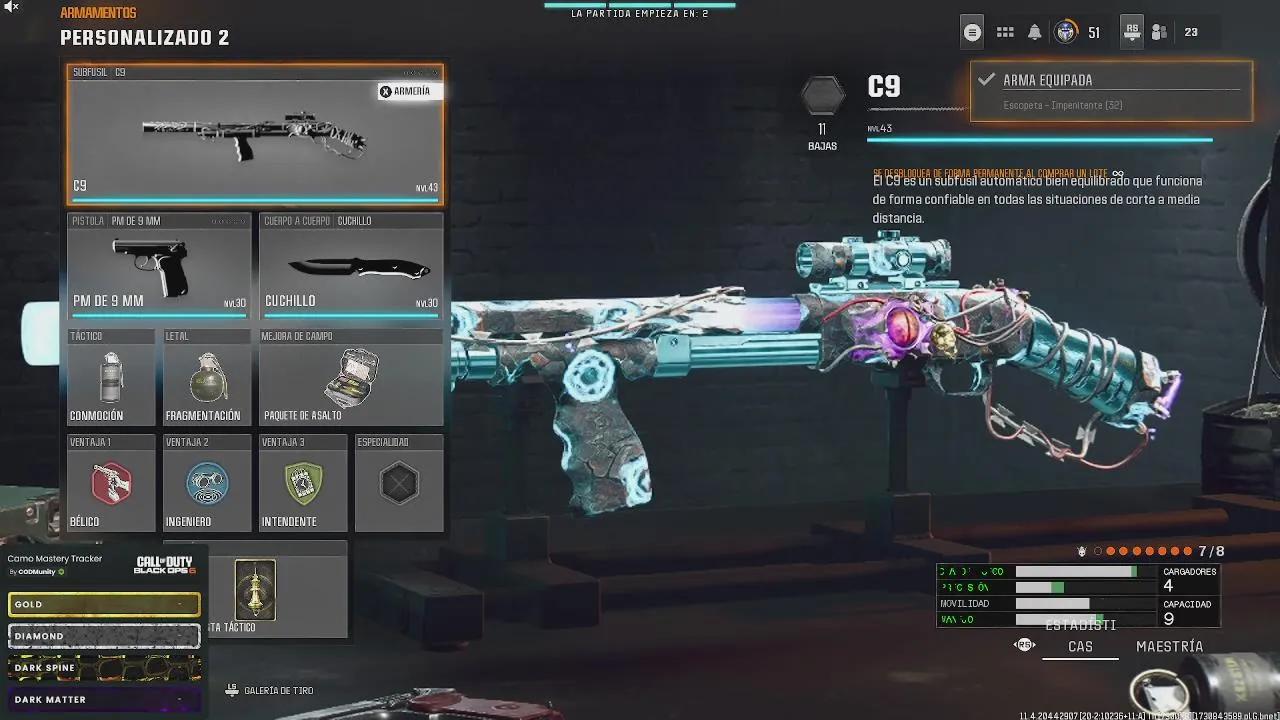Screen dimensions: 1280x720
Task: Select the gold chess piece wildcard card
Action: coord(255,590)
